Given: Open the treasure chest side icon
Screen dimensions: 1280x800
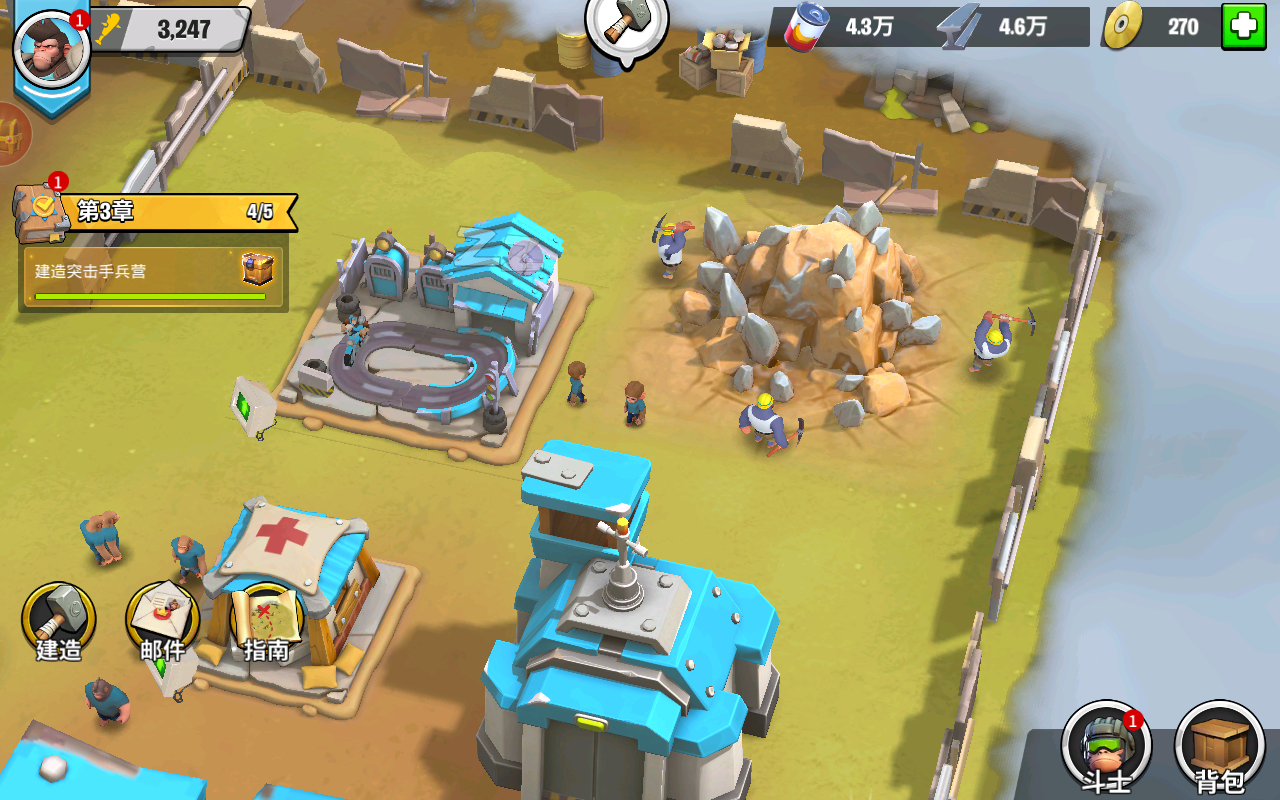Looking at the screenshot, I should pos(12,135).
